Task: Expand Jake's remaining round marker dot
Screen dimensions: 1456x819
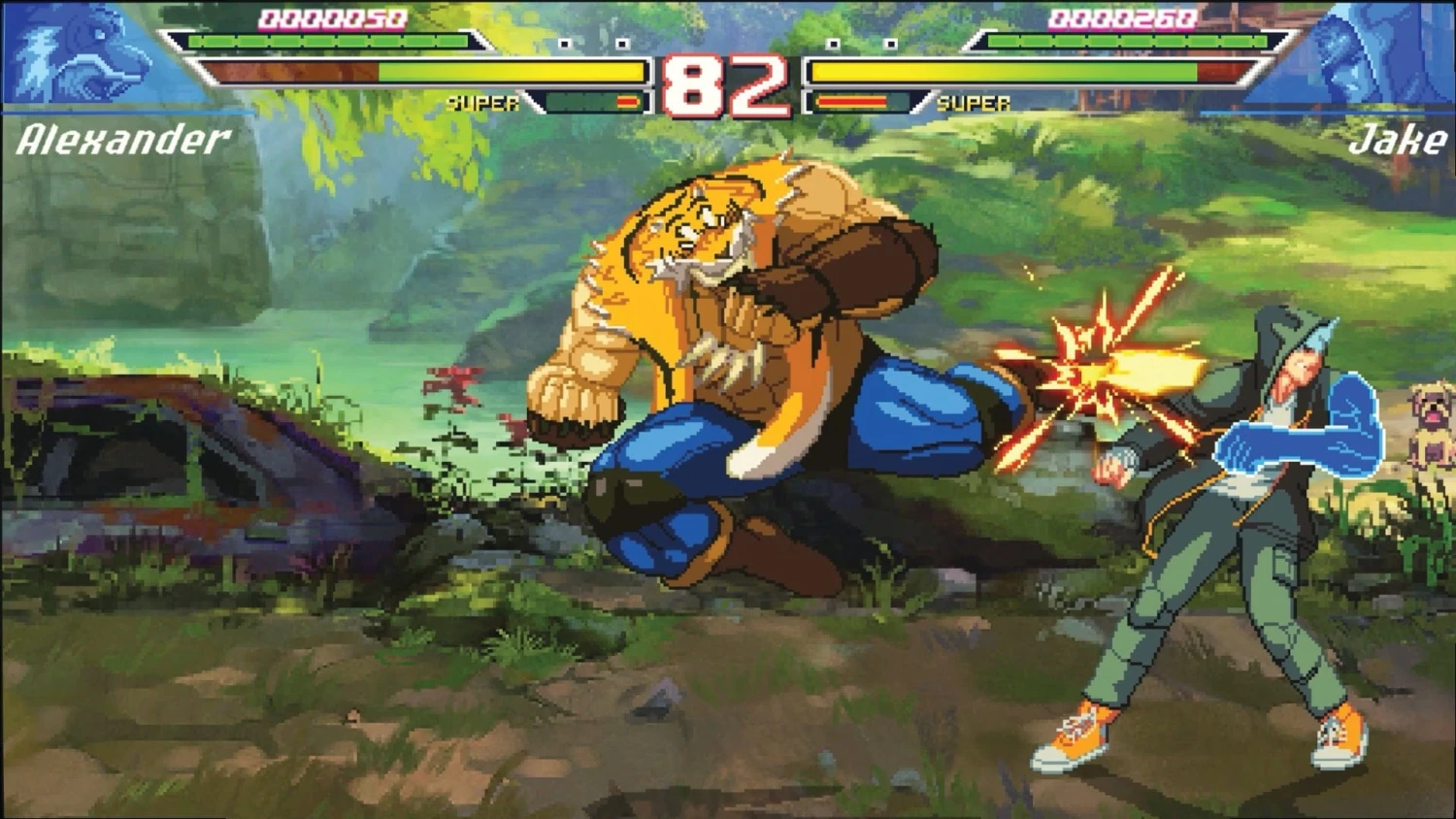Action: [x=891, y=44]
